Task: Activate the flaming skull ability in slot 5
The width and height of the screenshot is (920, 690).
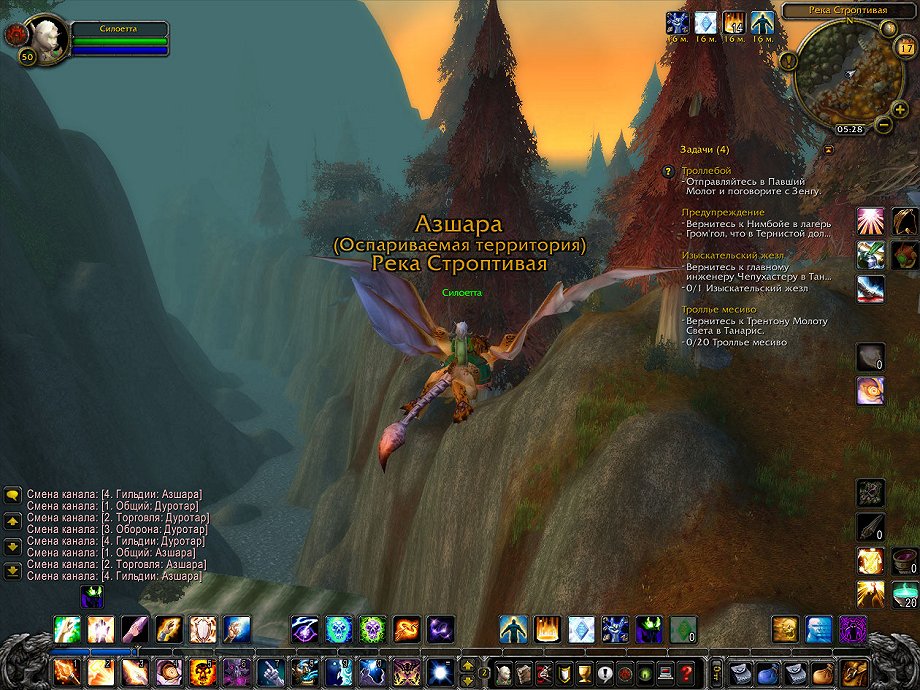Action: 203,671
